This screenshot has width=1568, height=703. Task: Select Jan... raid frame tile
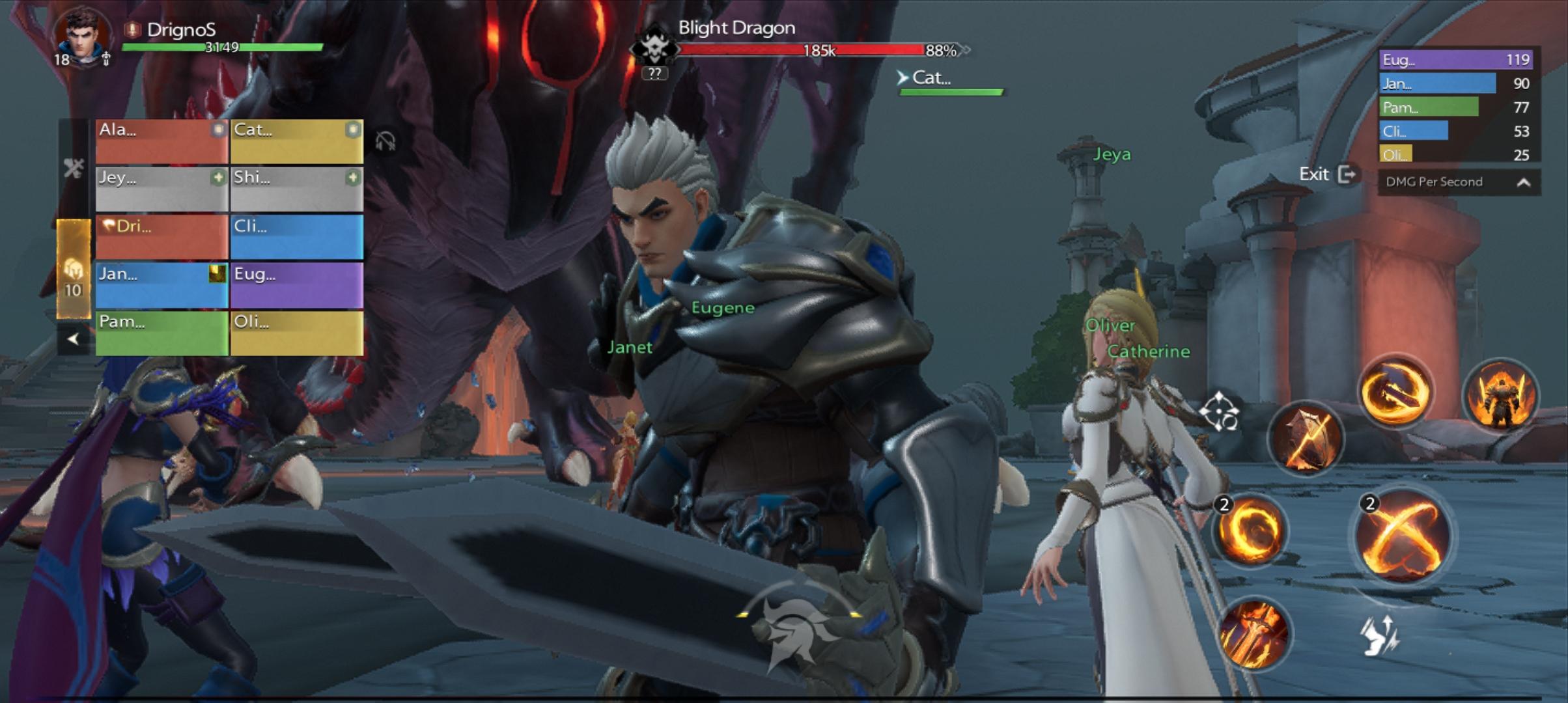coord(161,284)
